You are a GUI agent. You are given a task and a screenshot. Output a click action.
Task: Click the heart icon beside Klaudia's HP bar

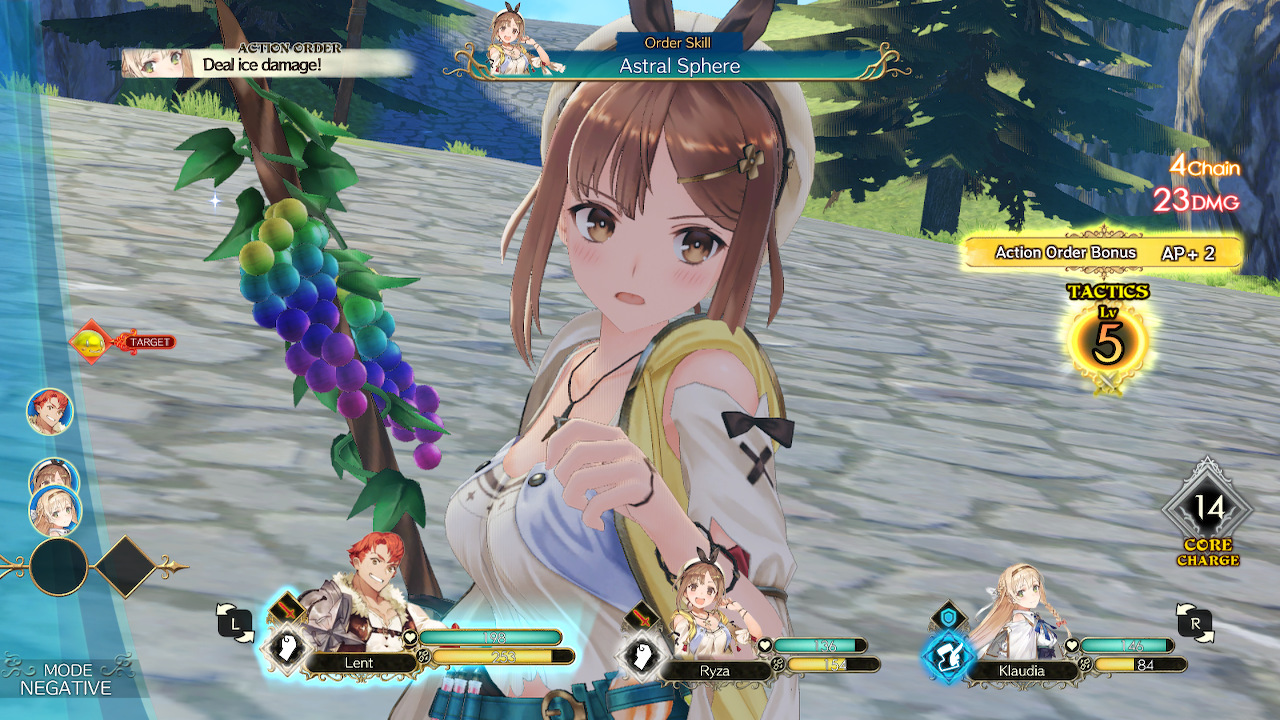(x=1072, y=645)
